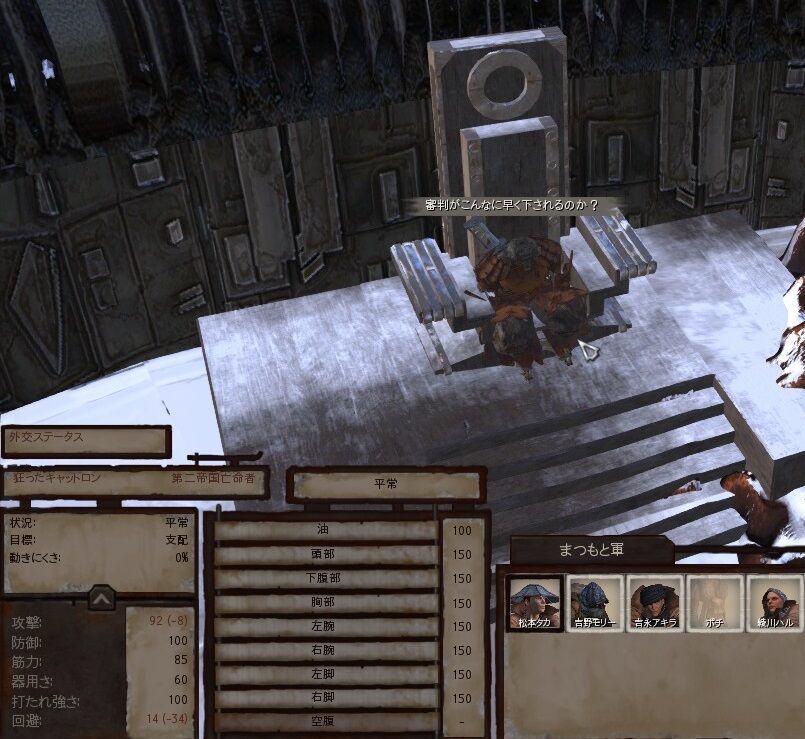
Task: Collapse the stats panel with the arrow
Action: point(101,598)
